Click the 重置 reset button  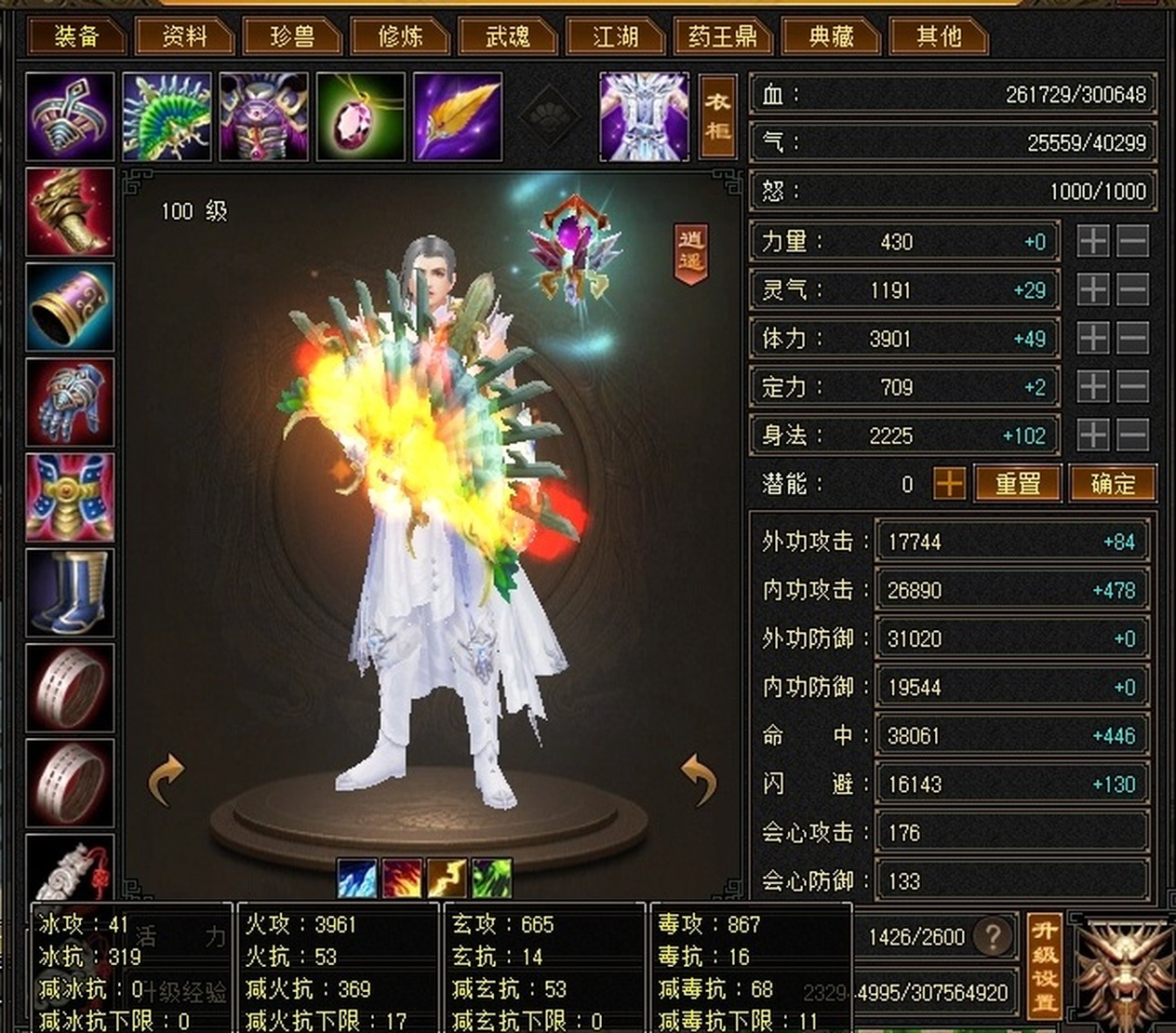coord(1017,484)
